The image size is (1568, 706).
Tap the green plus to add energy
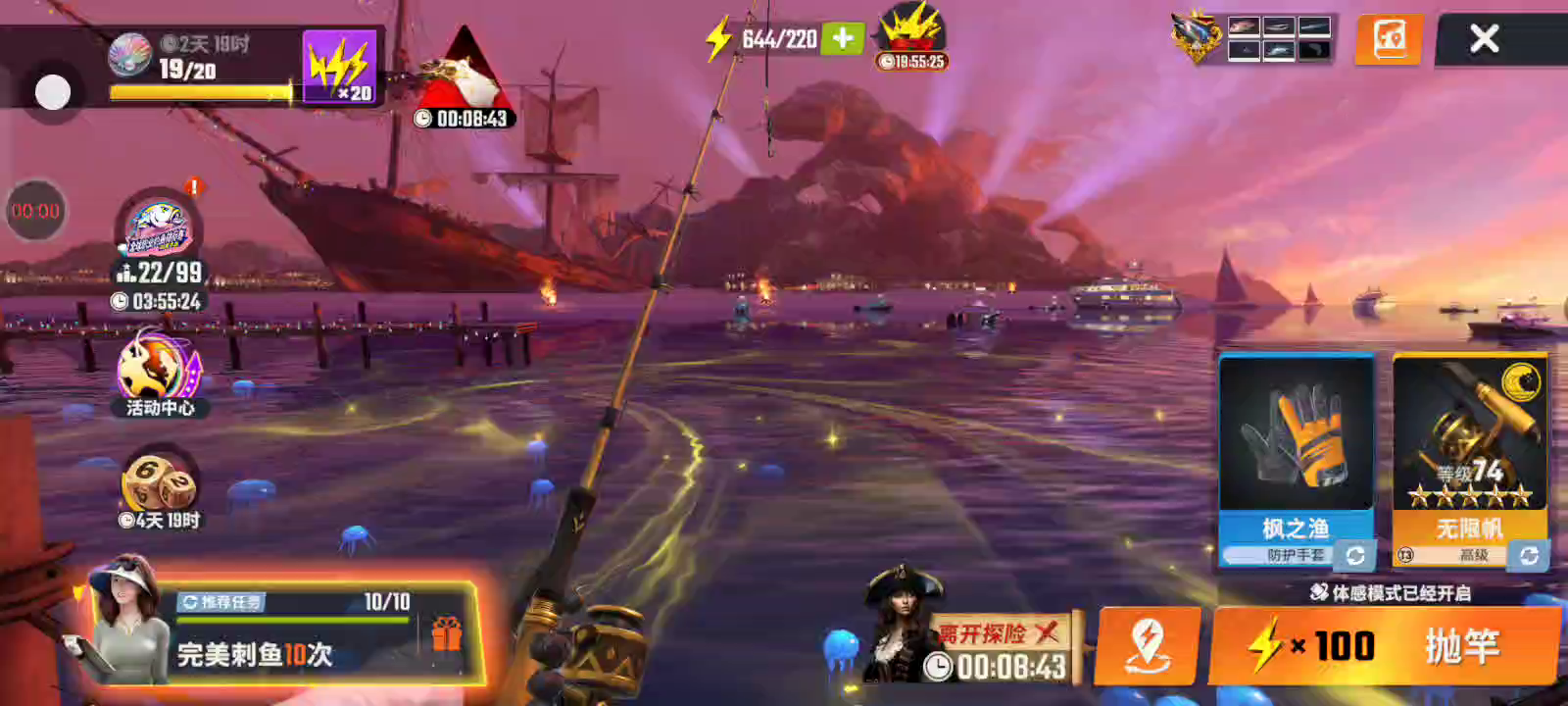842,38
